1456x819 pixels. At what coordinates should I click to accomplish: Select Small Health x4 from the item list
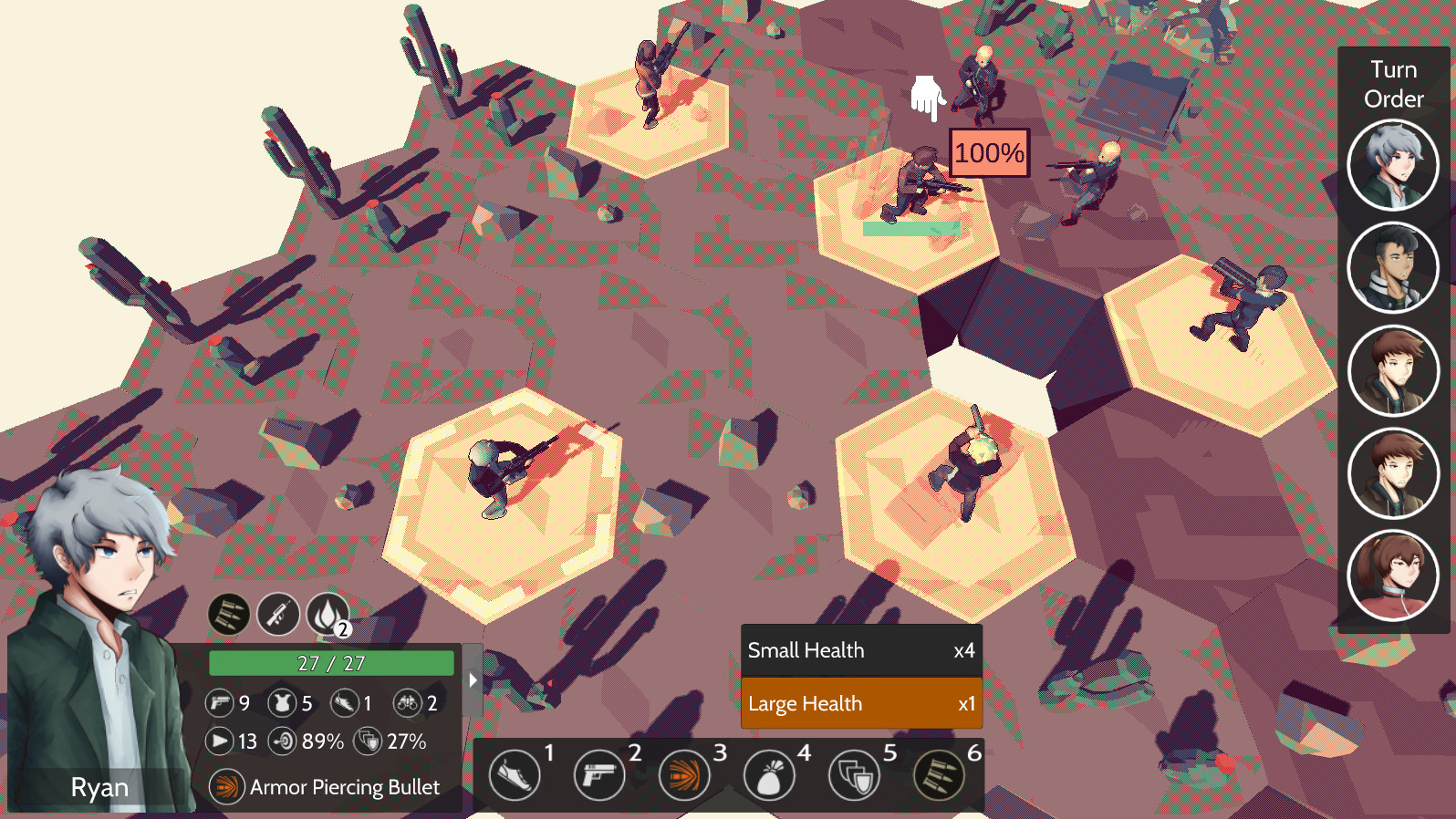point(861,650)
